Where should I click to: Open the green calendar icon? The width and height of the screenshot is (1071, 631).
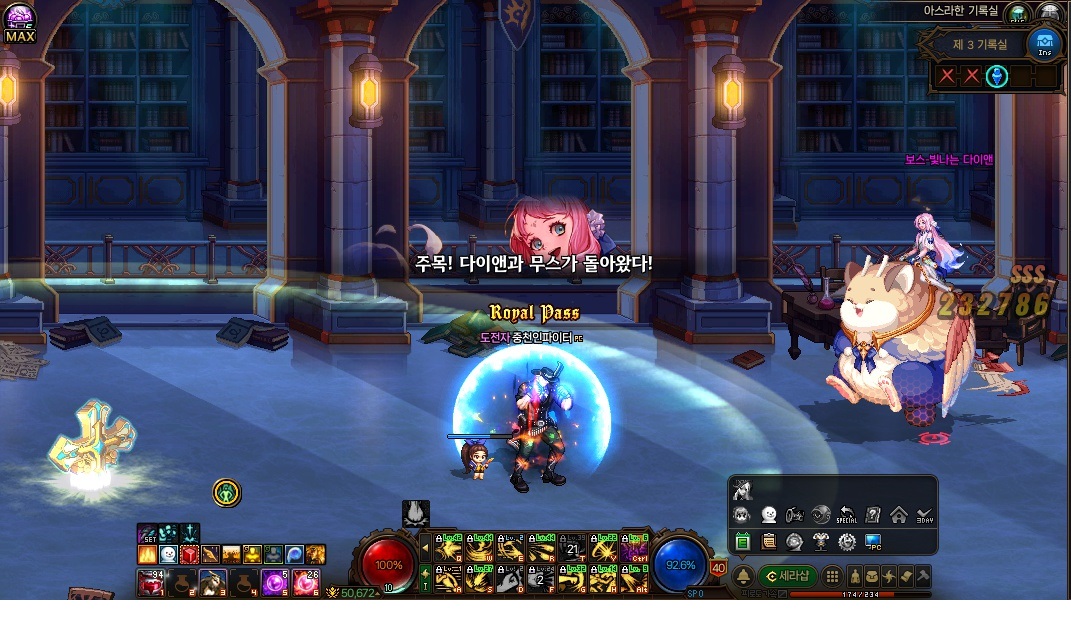[742, 542]
